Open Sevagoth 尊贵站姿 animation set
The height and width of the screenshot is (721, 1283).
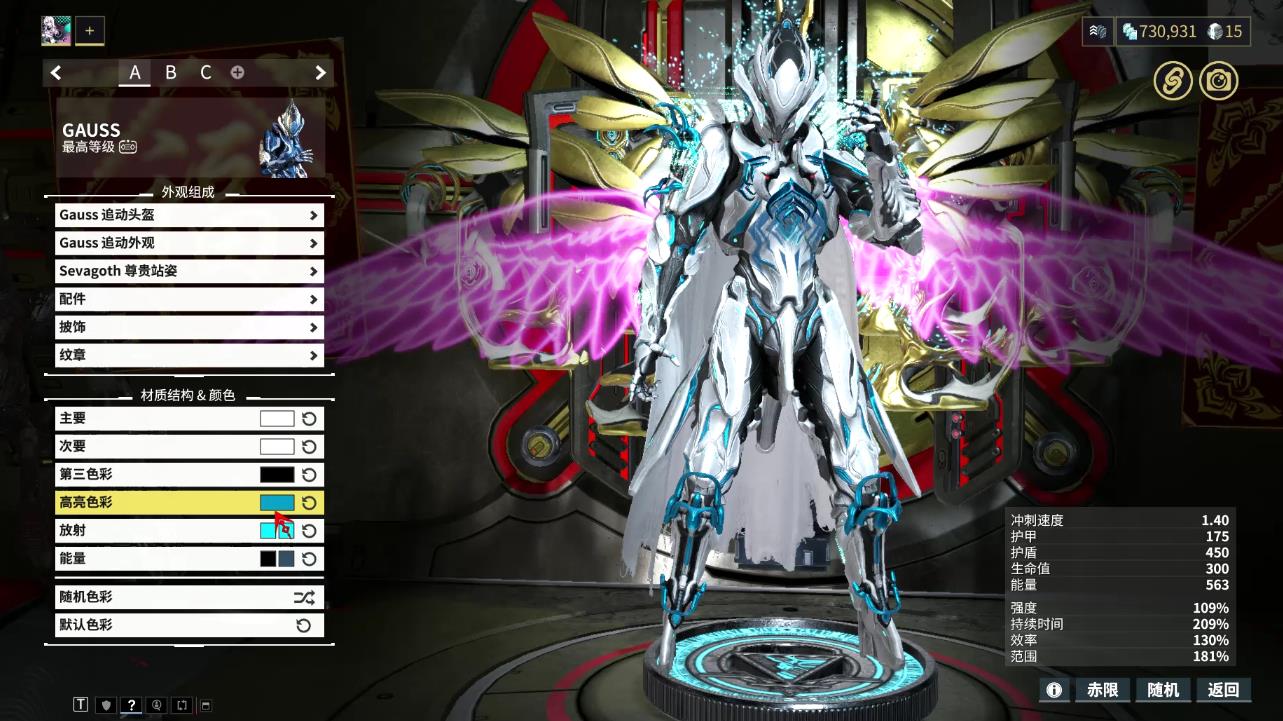coord(189,271)
